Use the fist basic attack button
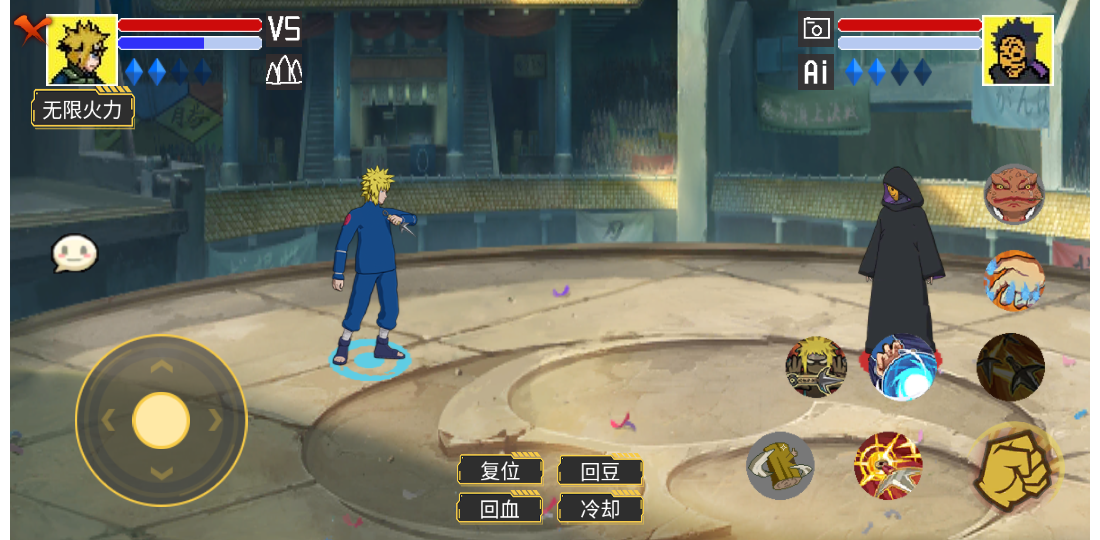 click(x=1014, y=468)
